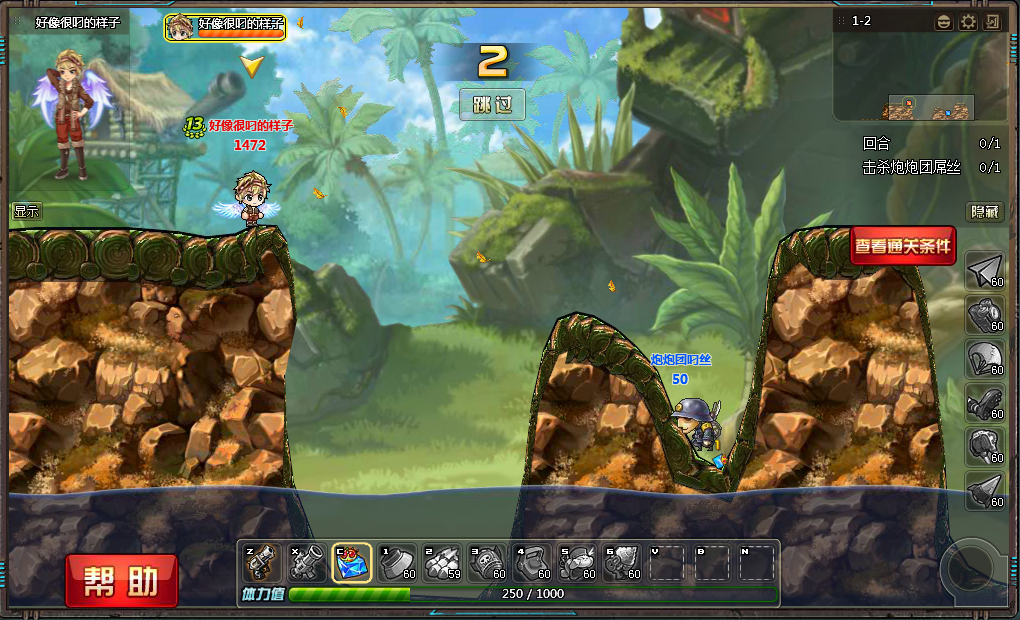Click the 跳过 skip button
This screenshot has width=1020, height=620.
click(x=492, y=104)
